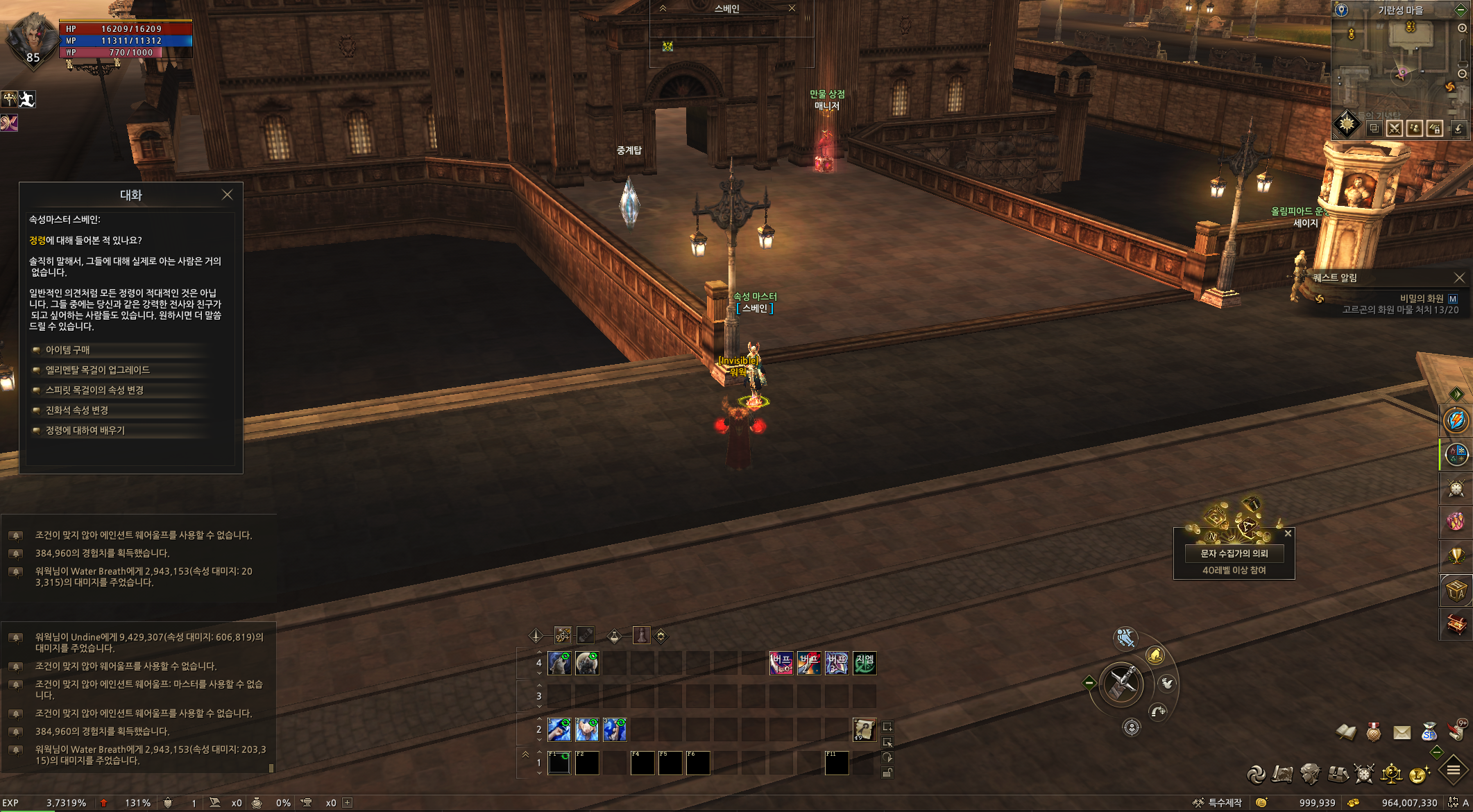Zoom in on the minimap
1473x812 pixels.
coord(1462,28)
